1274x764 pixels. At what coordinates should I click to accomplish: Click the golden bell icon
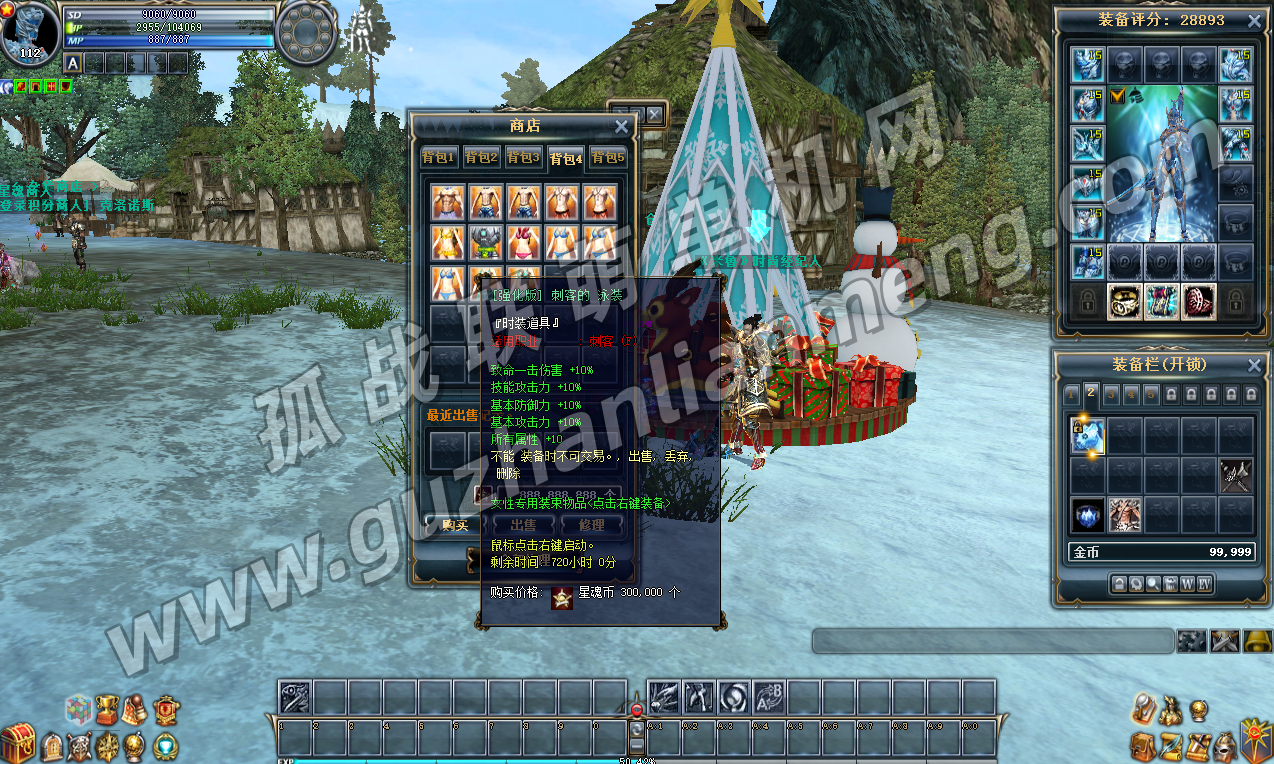[x=1257, y=641]
